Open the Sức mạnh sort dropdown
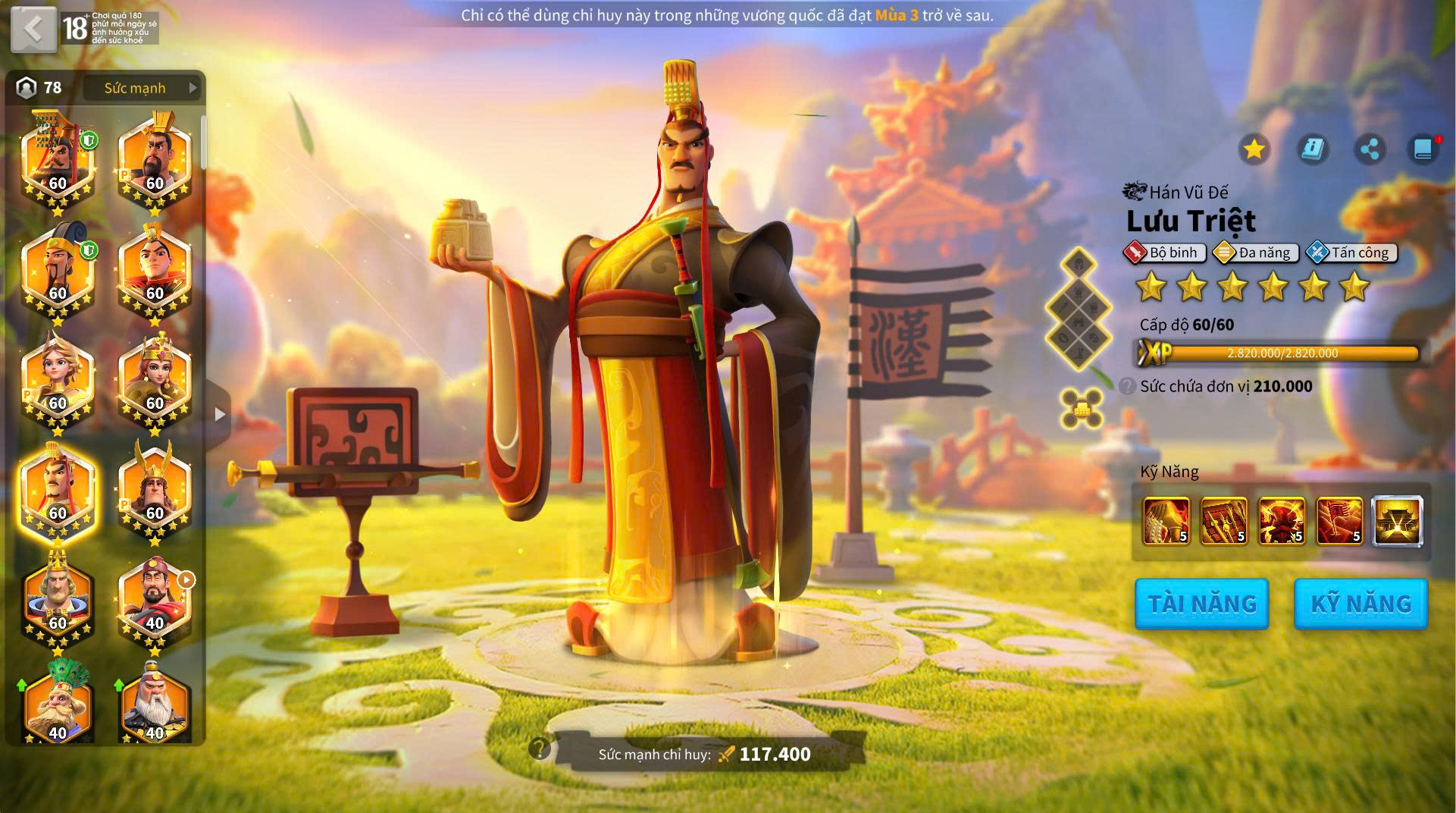Screen dimensions: 1456x813 point(143,88)
